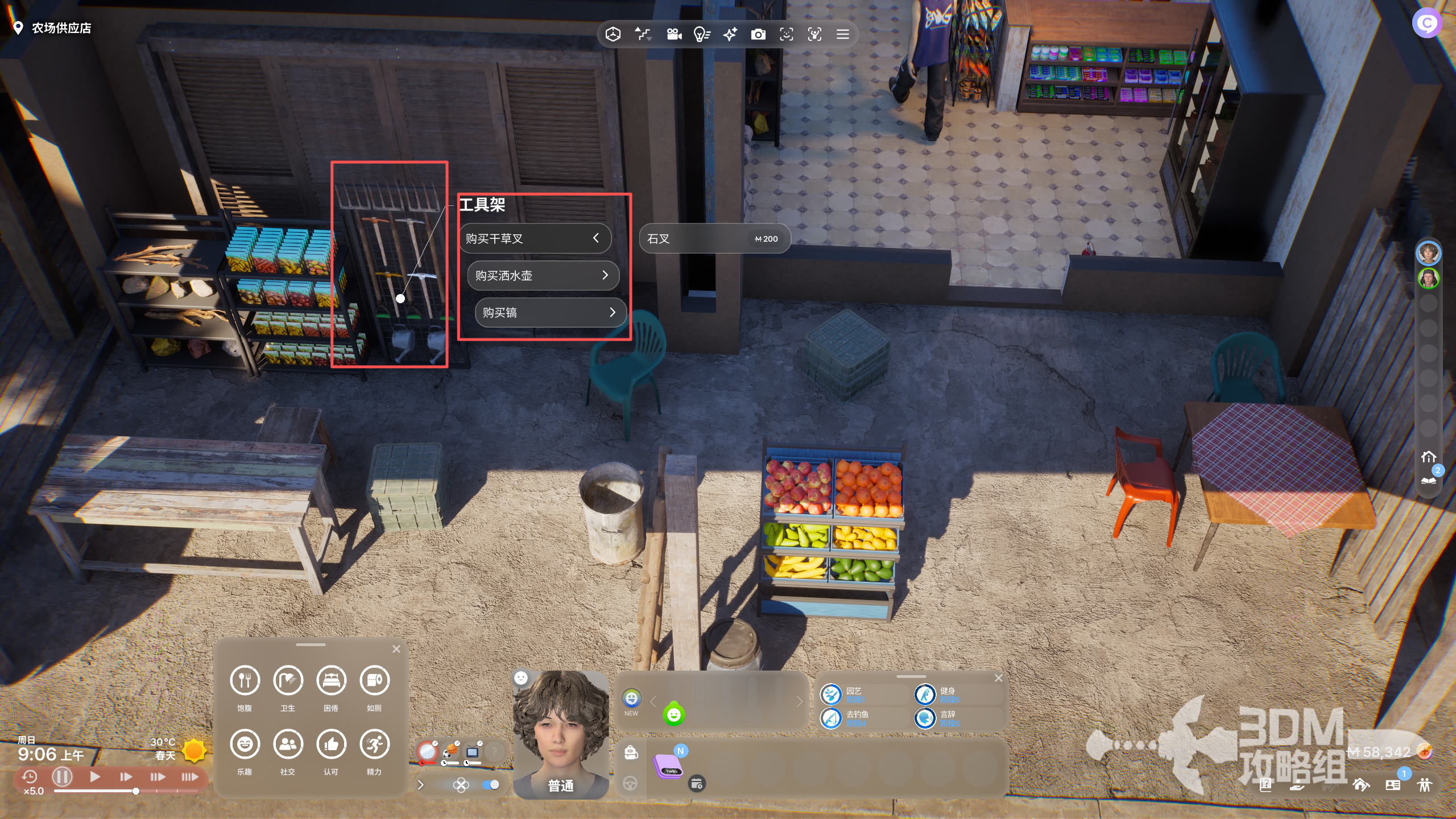Expand the 购买镐 purchase option
This screenshot has height=819, width=1456.
[550, 313]
